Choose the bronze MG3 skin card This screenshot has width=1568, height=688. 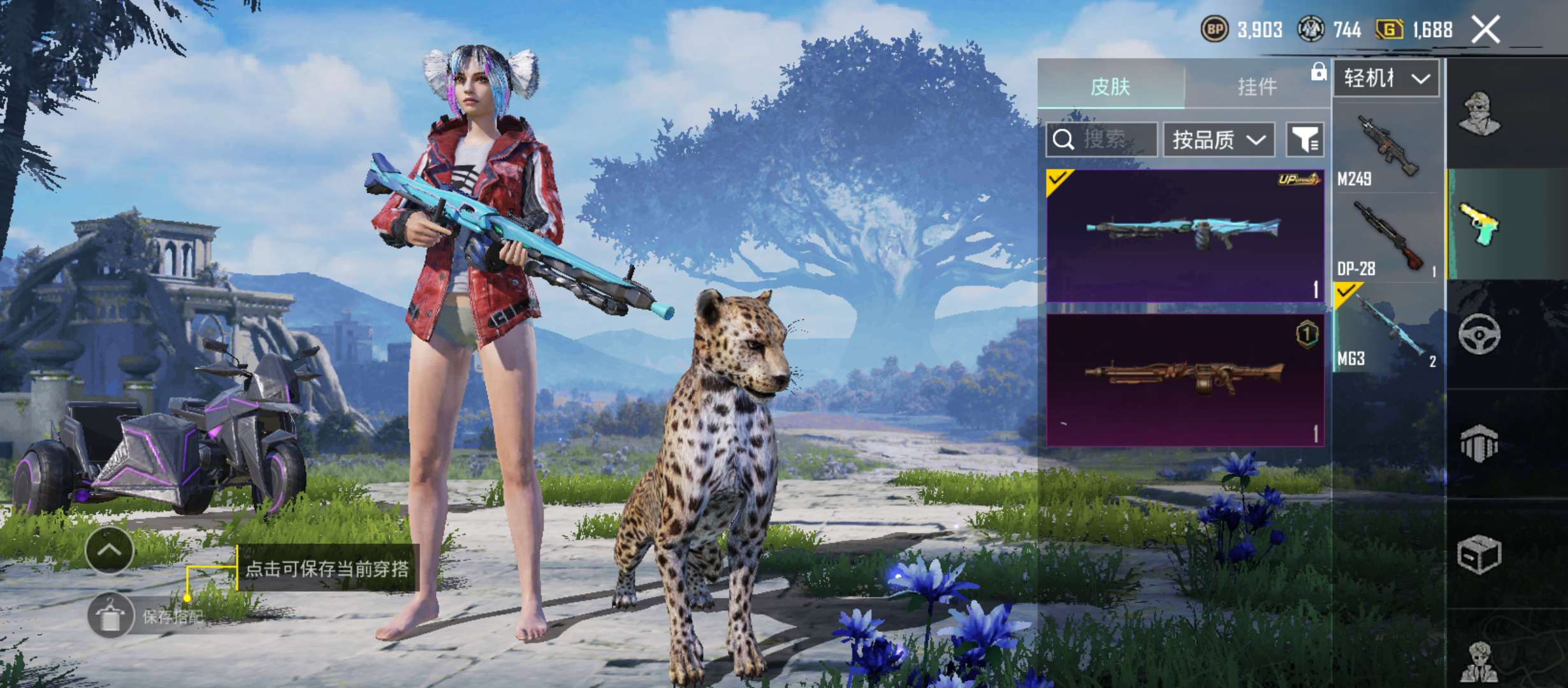click(1185, 380)
